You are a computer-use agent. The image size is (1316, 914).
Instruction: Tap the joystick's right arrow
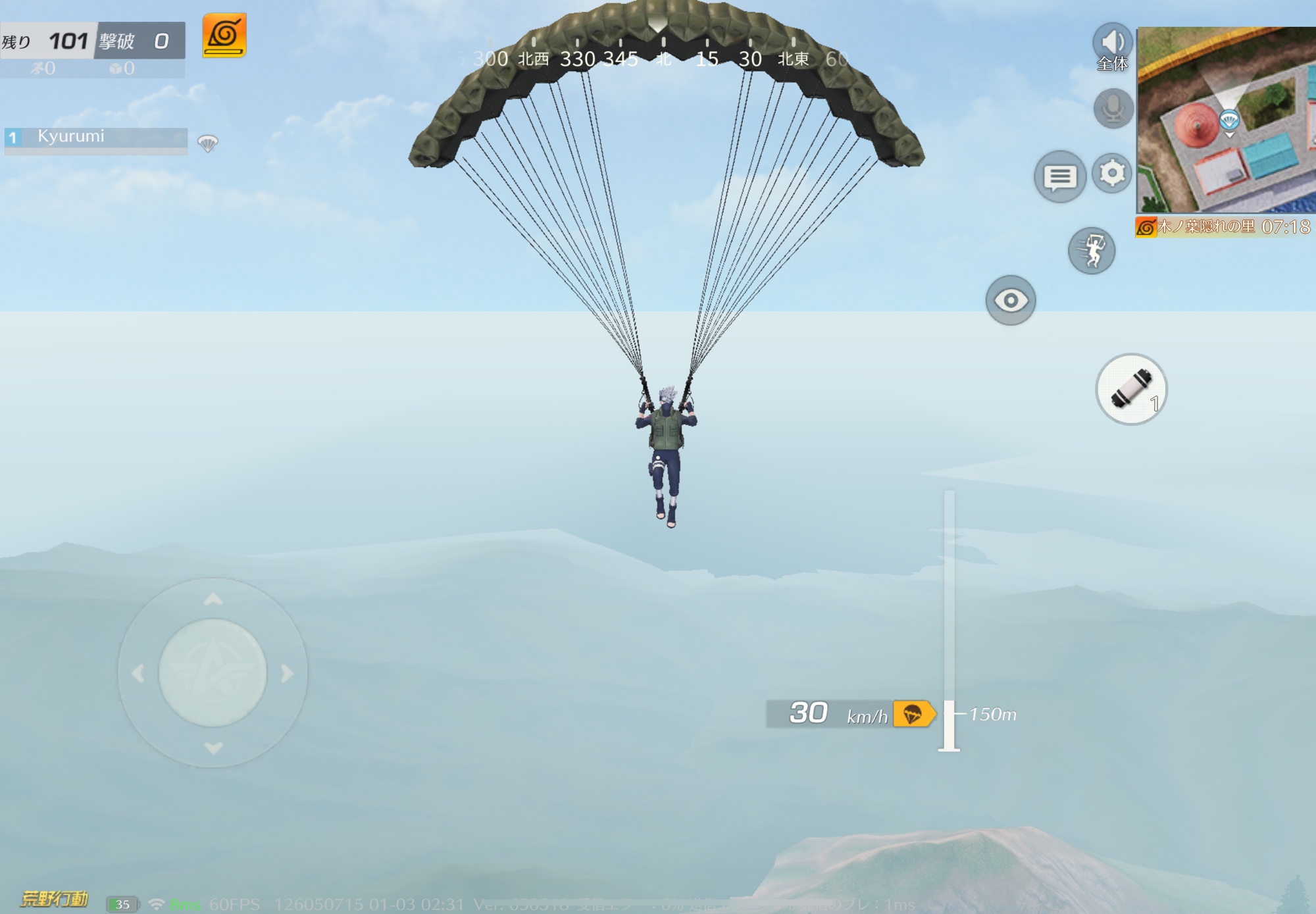(287, 673)
